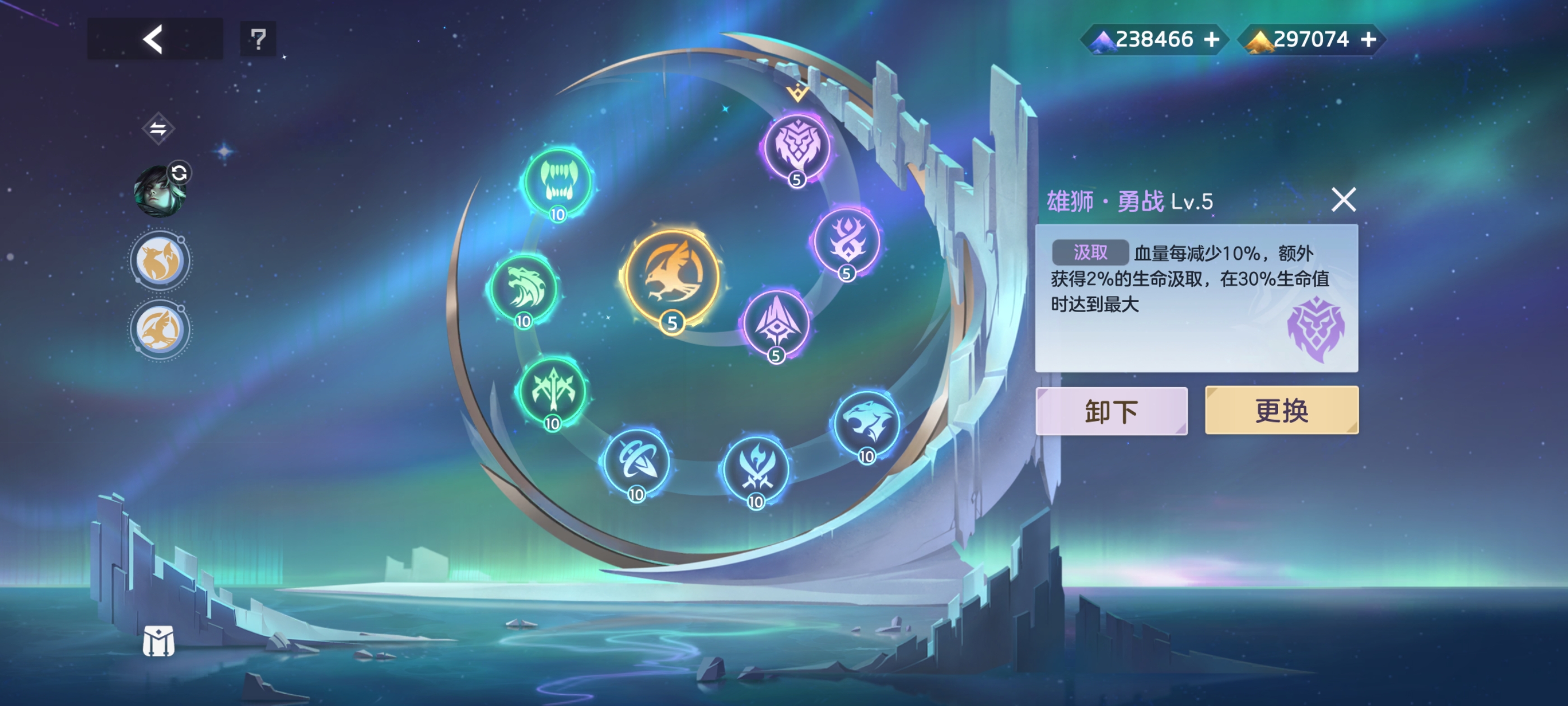Select the green fang rune
Viewport: 1568px width, 706px height.
559,182
